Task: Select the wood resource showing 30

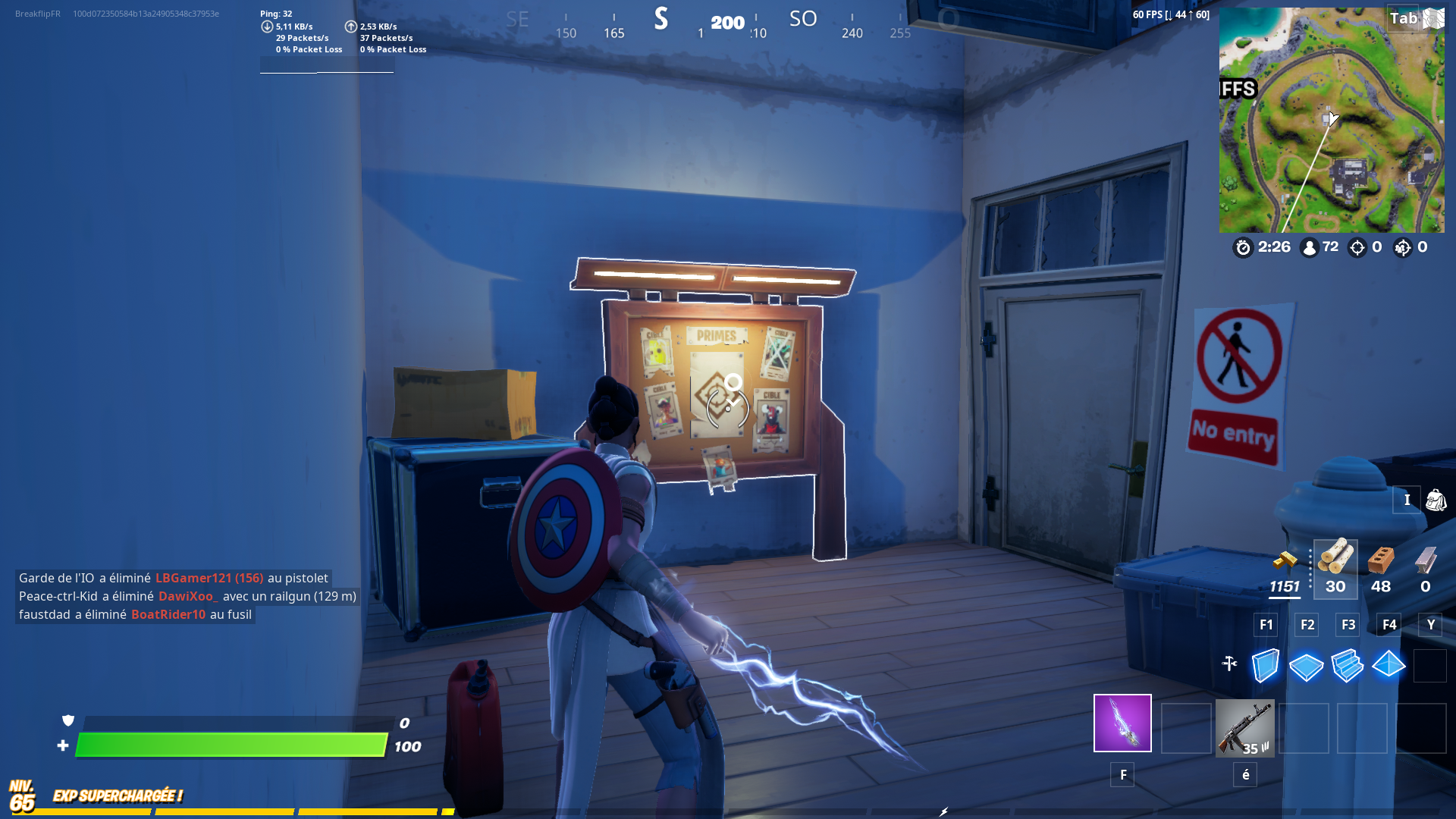Action: pyautogui.click(x=1335, y=565)
